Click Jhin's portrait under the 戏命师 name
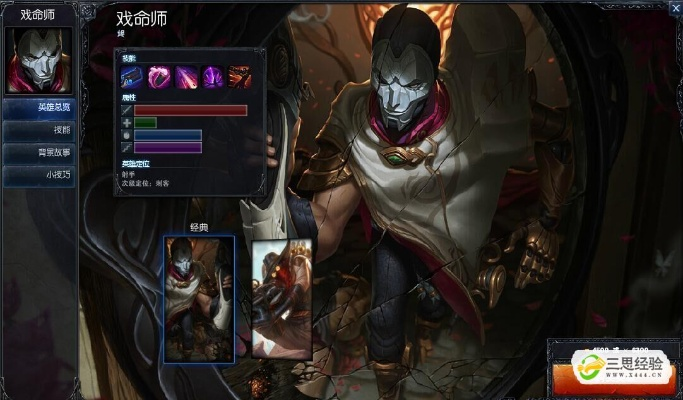This screenshot has height=400, width=683. point(39,58)
